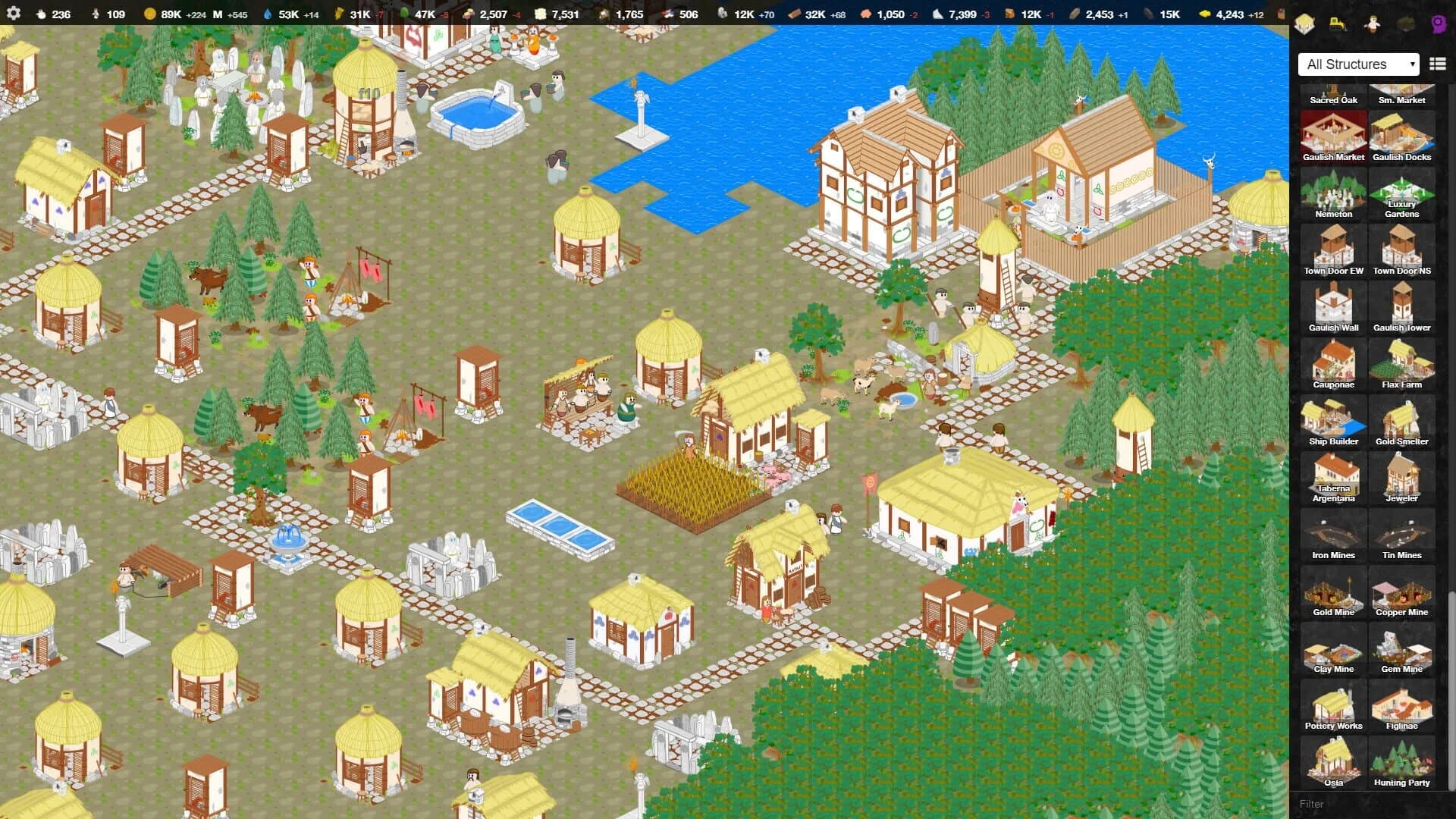This screenshot has width=1456, height=819.
Task: Choose the Iron Mines building
Action: pos(1332,535)
